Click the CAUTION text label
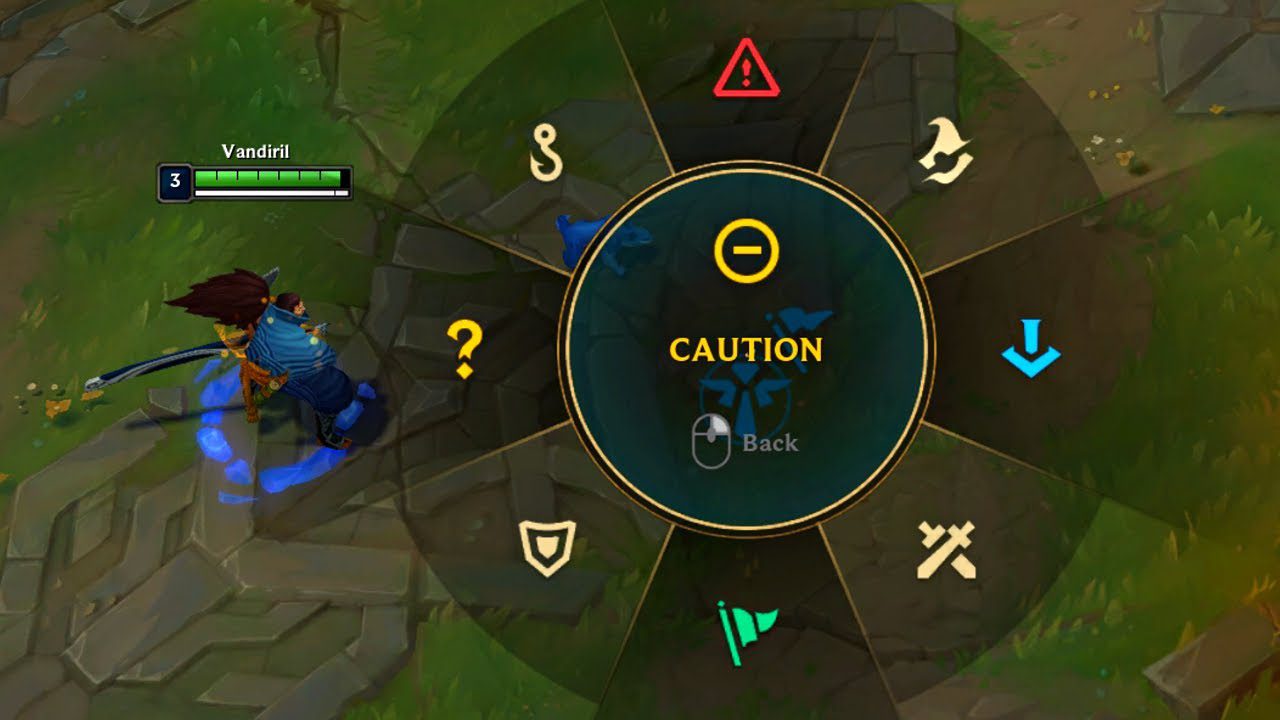This screenshot has height=720, width=1280. [744, 351]
